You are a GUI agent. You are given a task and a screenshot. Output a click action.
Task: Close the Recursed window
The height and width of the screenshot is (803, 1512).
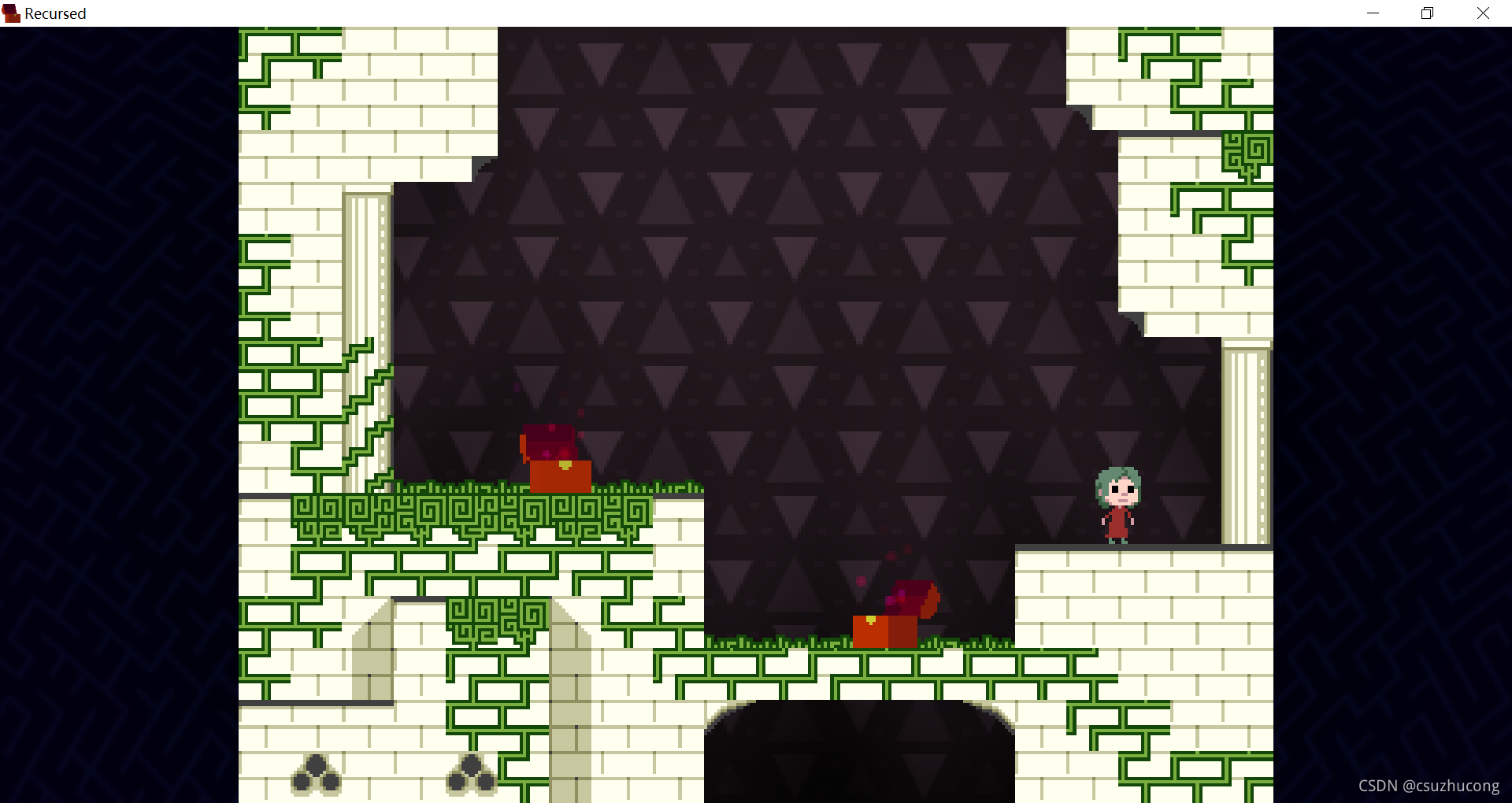click(x=1483, y=13)
